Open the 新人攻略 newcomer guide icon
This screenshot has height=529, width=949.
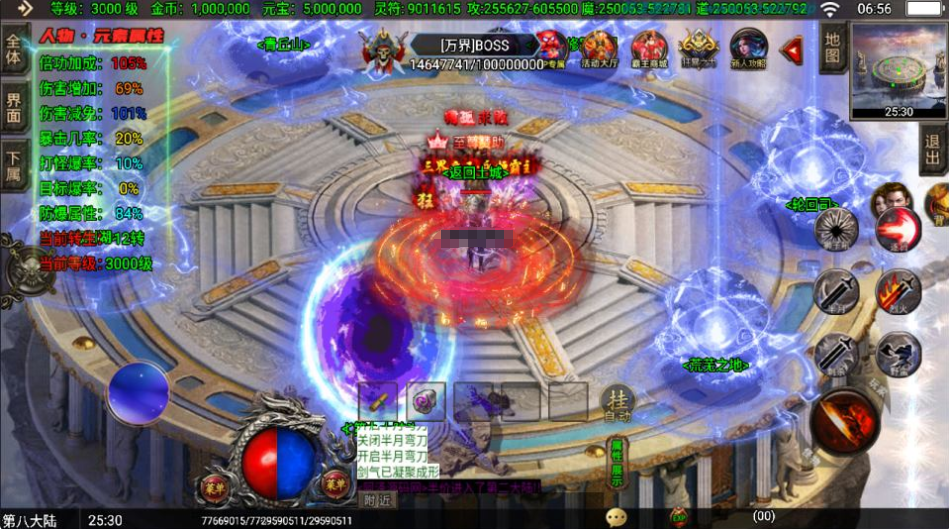[748, 50]
